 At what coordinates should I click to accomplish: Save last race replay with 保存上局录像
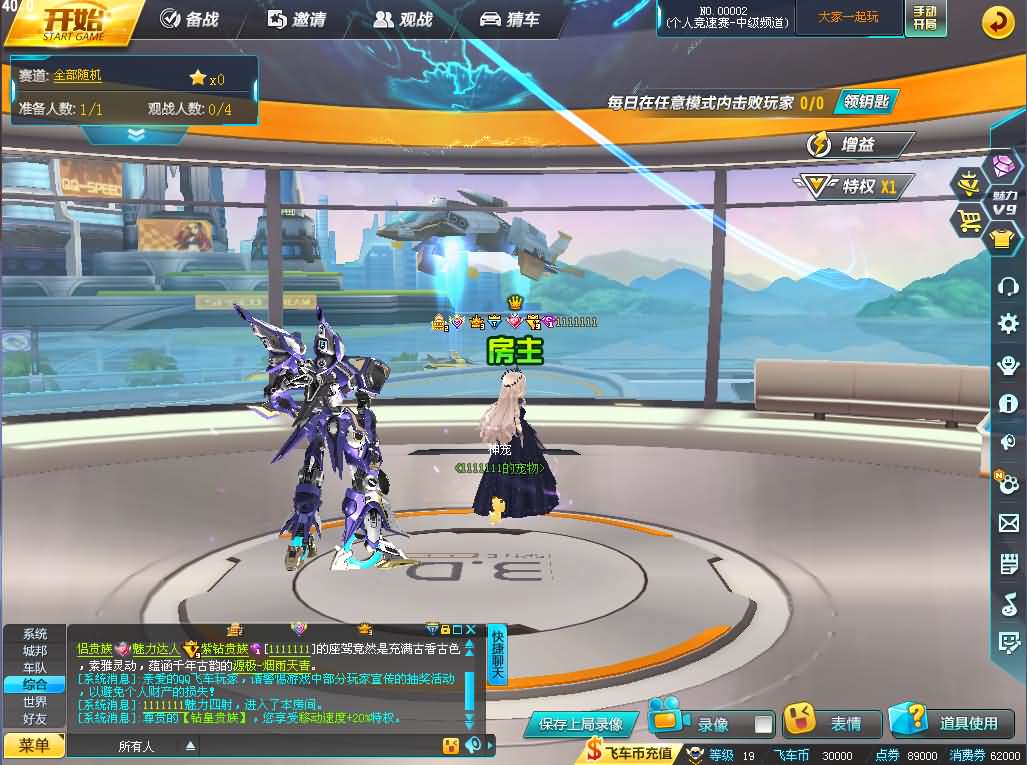click(x=580, y=724)
